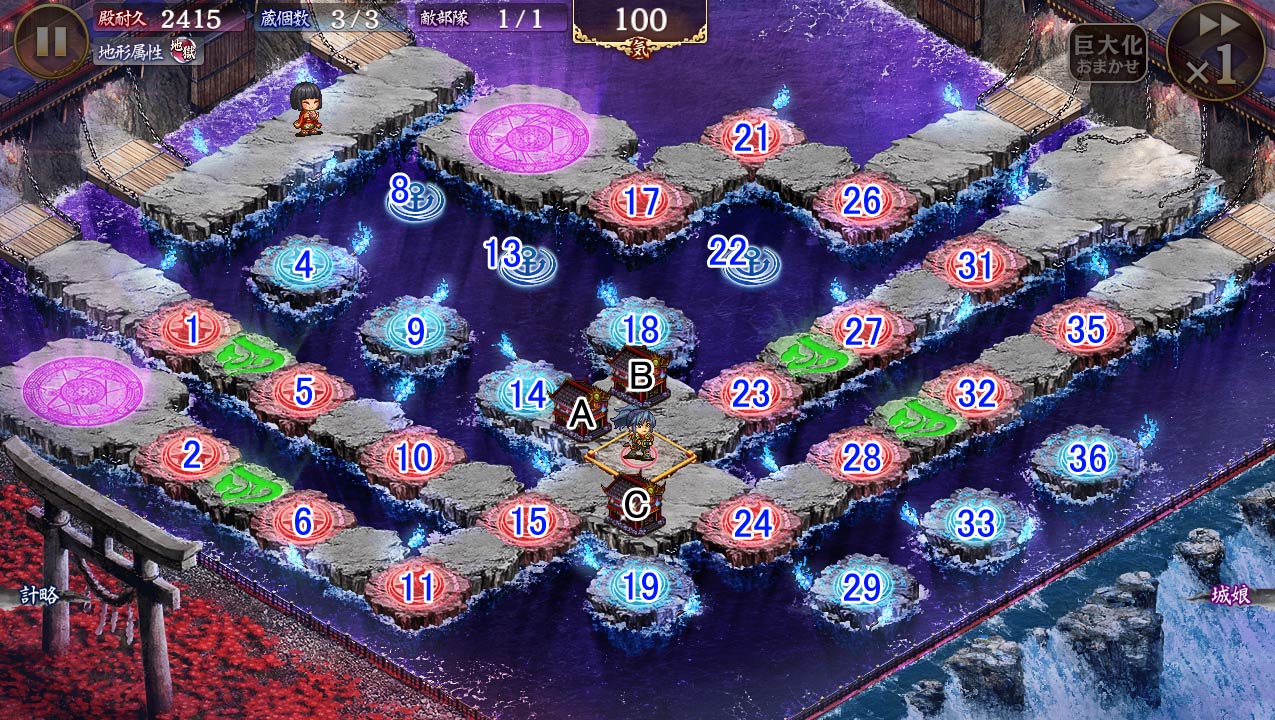Activate the 巨大化おまかせ auto-enlarge button

[x=1107, y=53]
